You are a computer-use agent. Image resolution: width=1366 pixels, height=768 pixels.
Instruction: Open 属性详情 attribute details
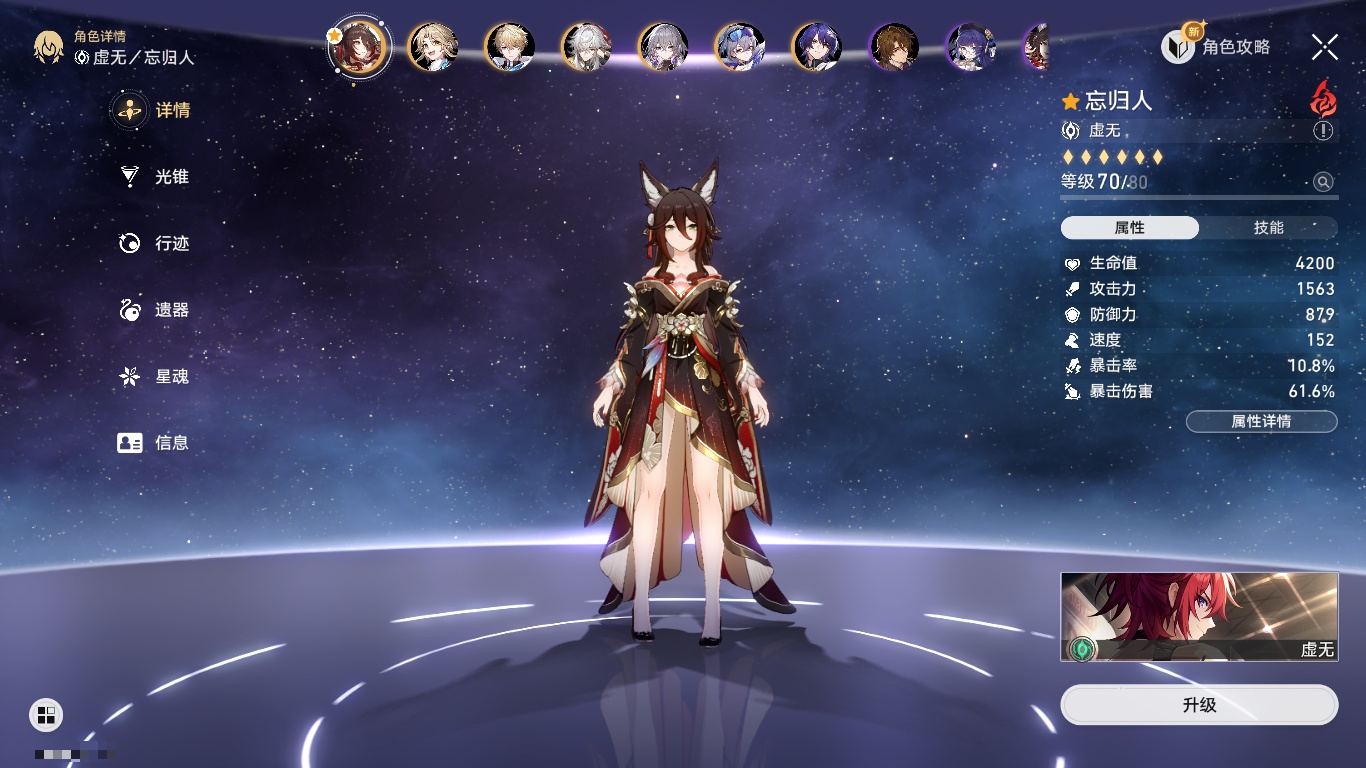1261,421
